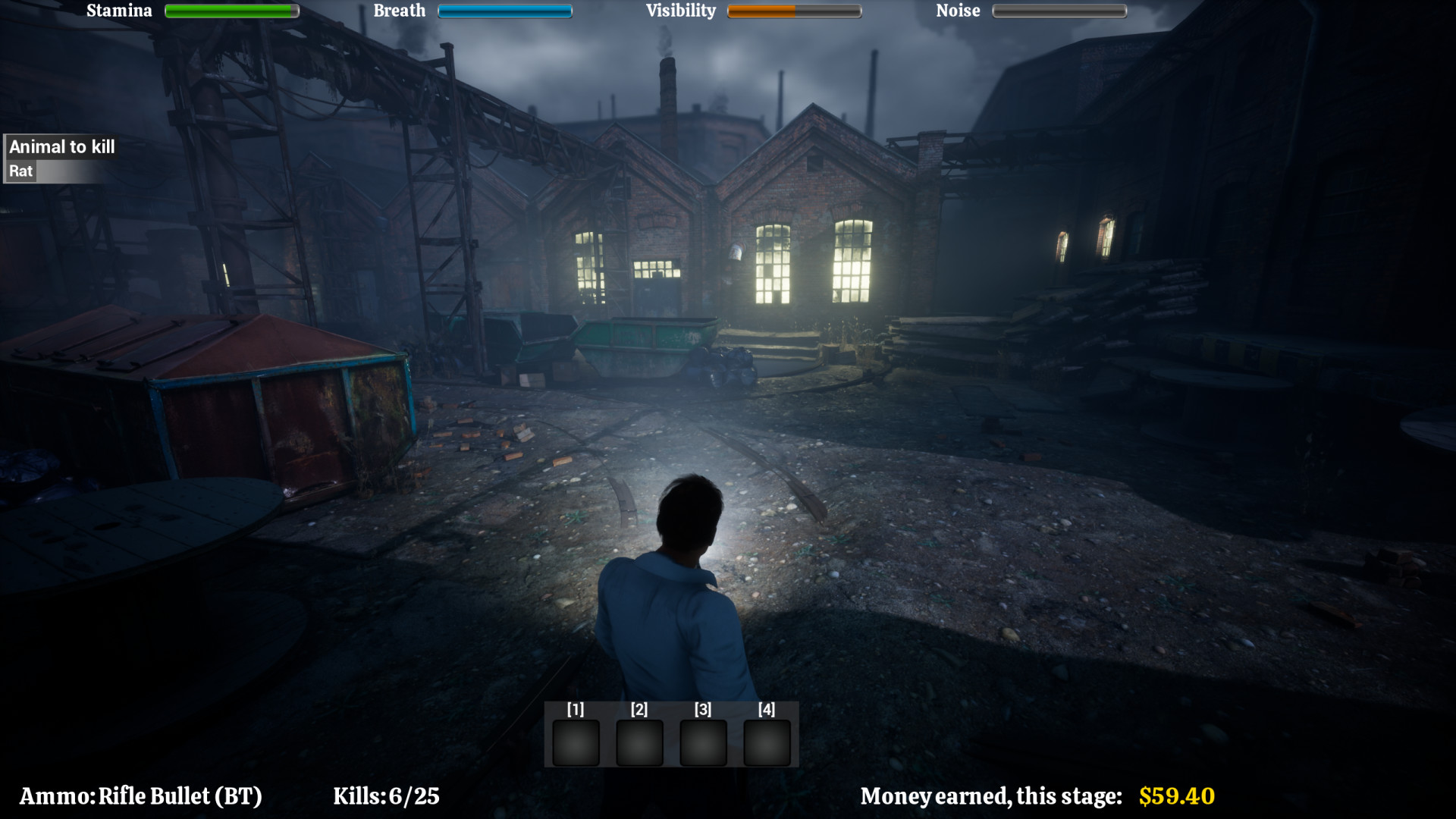Screen dimensions: 1456x819
Task: Click the Animal to kill Rat objective tracker
Action: tap(61, 159)
